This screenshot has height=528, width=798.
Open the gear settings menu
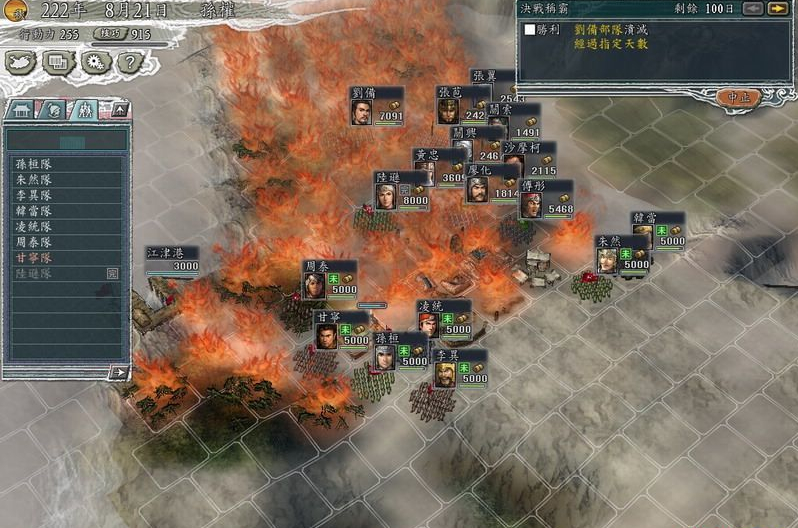[95, 63]
